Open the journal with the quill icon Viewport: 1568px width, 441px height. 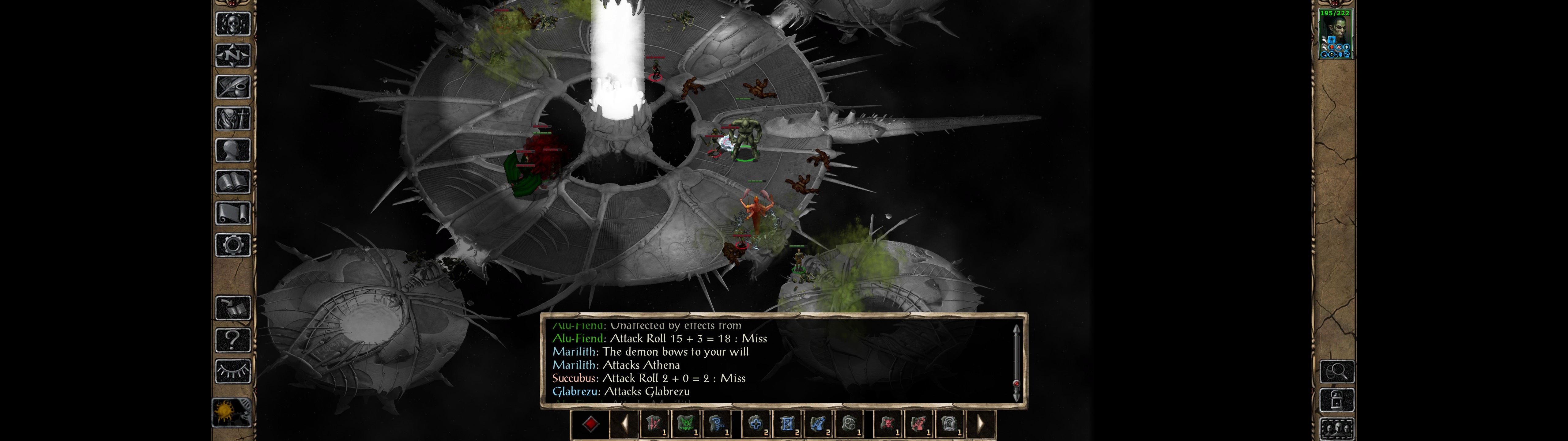pyautogui.click(x=233, y=87)
